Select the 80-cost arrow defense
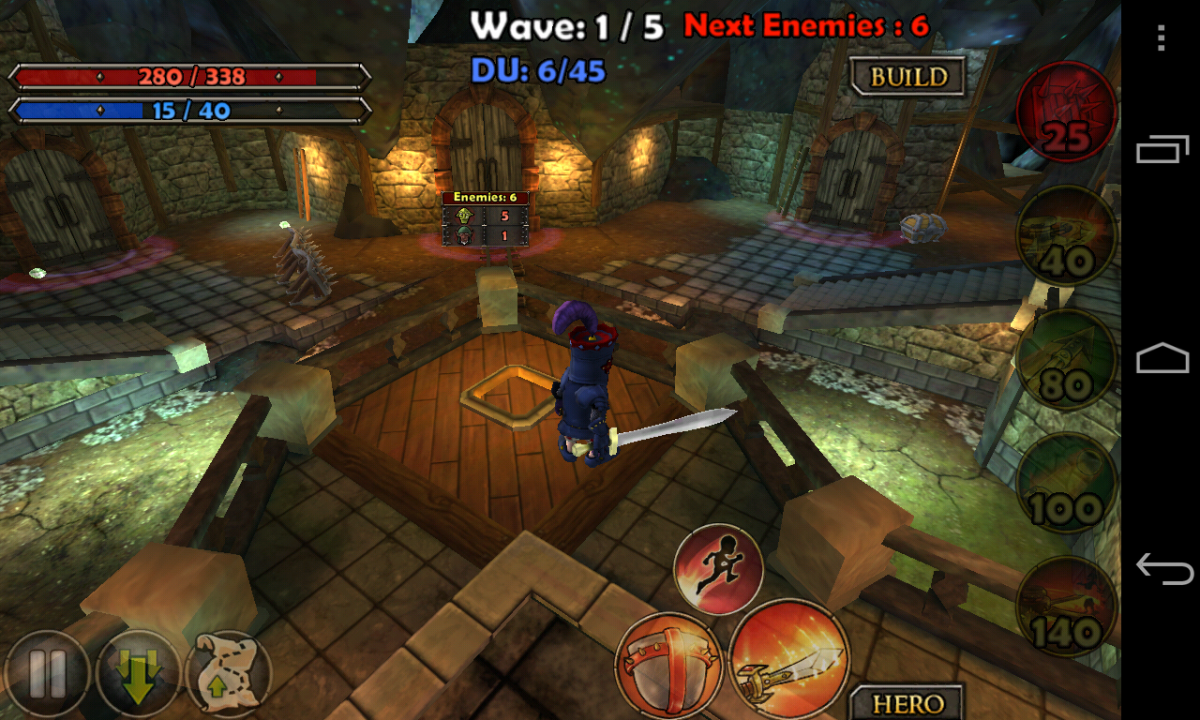The height and width of the screenshot is (720, 1200). point(1066,360)
